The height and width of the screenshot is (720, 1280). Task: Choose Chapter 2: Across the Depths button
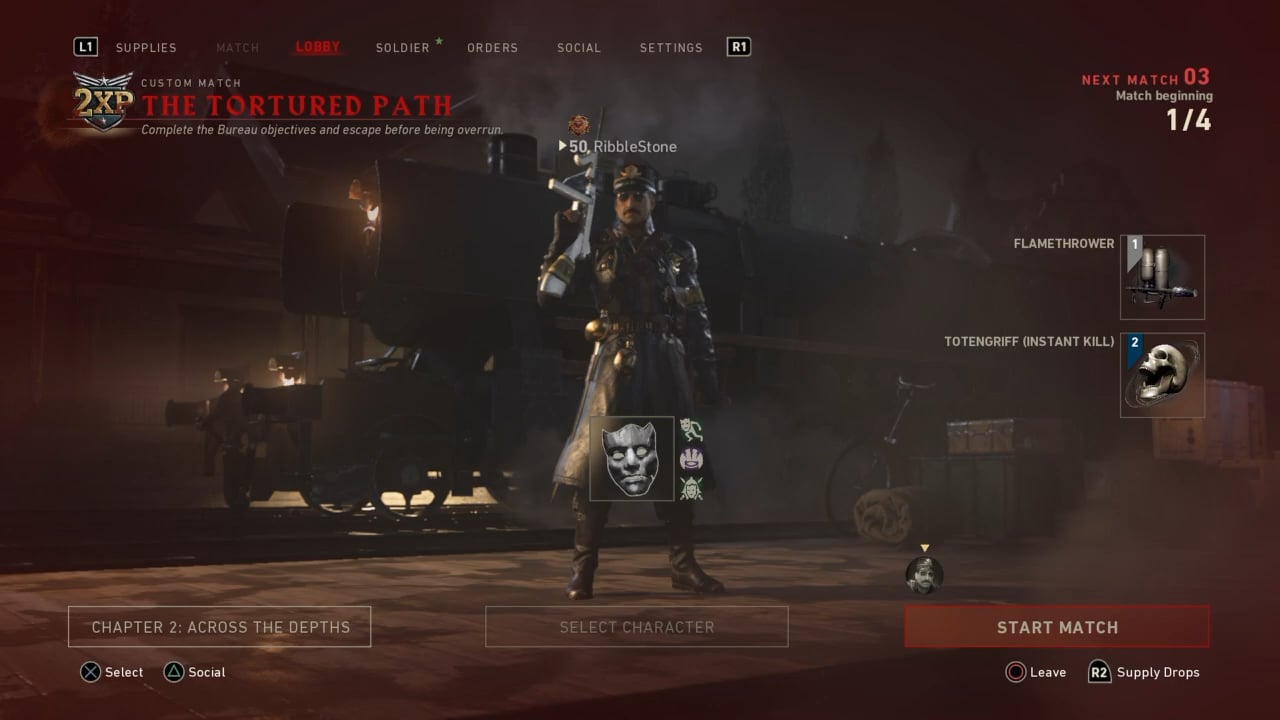[220, 627]
